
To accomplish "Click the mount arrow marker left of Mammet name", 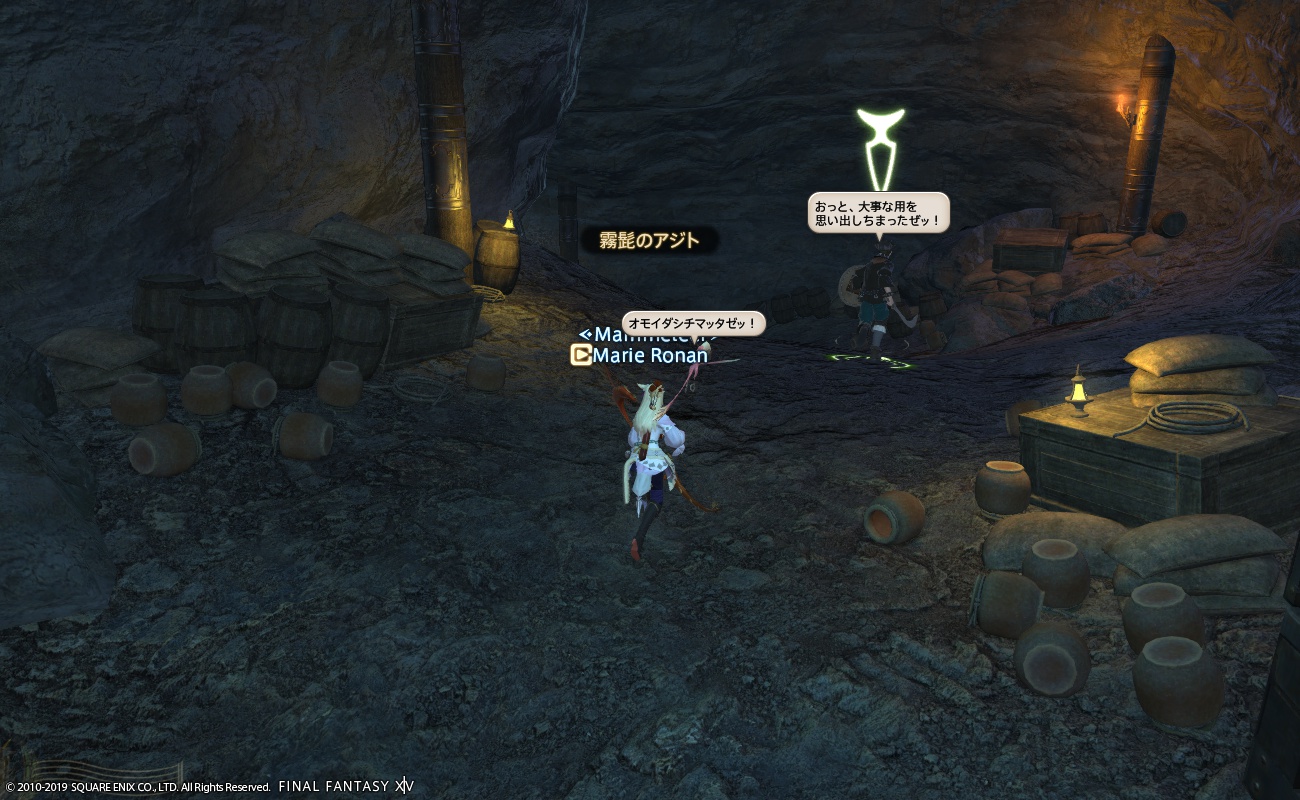I will point(586,335).
